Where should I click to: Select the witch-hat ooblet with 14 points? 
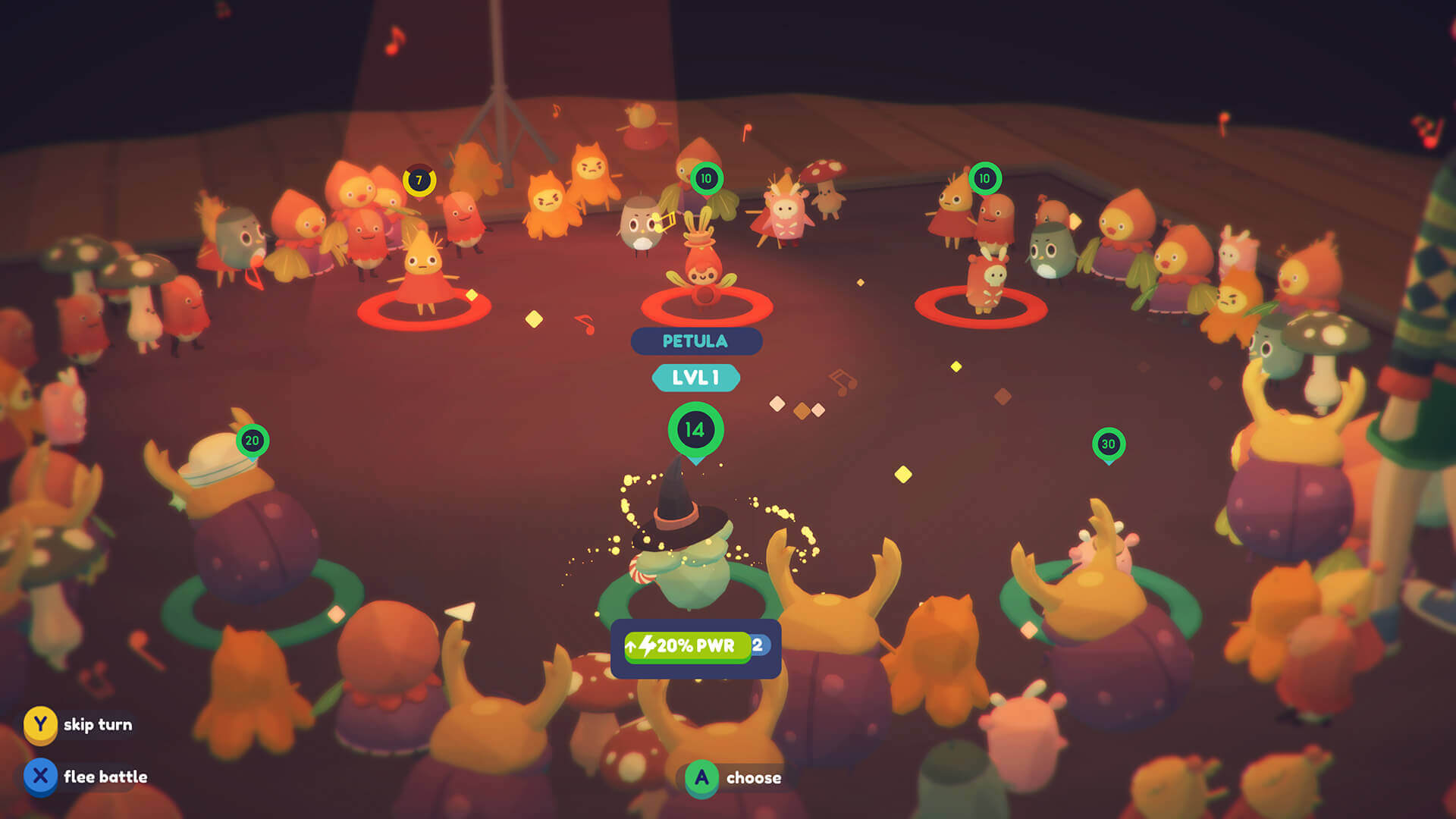tap(682, 546)
